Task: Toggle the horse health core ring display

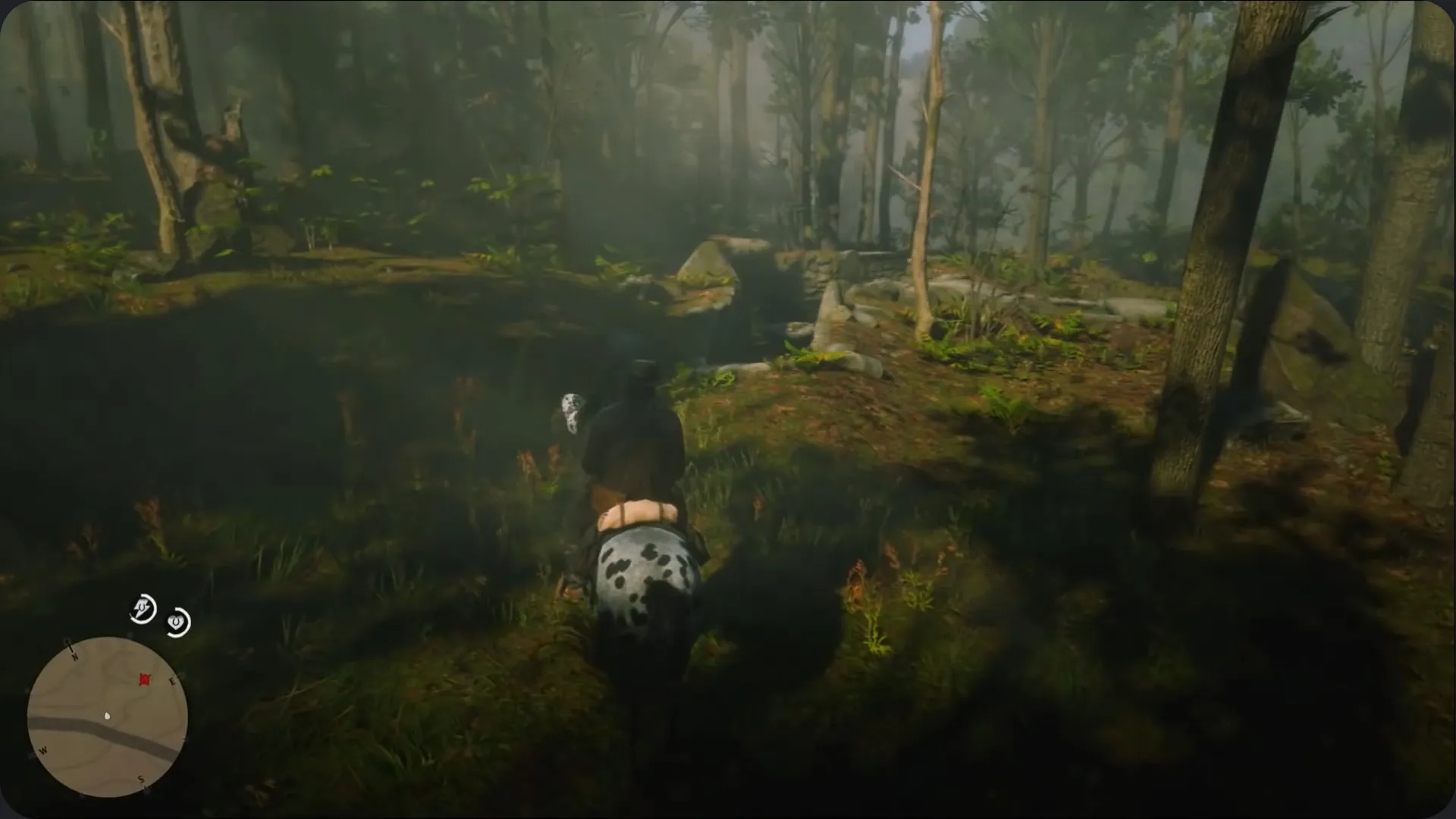Action: pos(177,623)
